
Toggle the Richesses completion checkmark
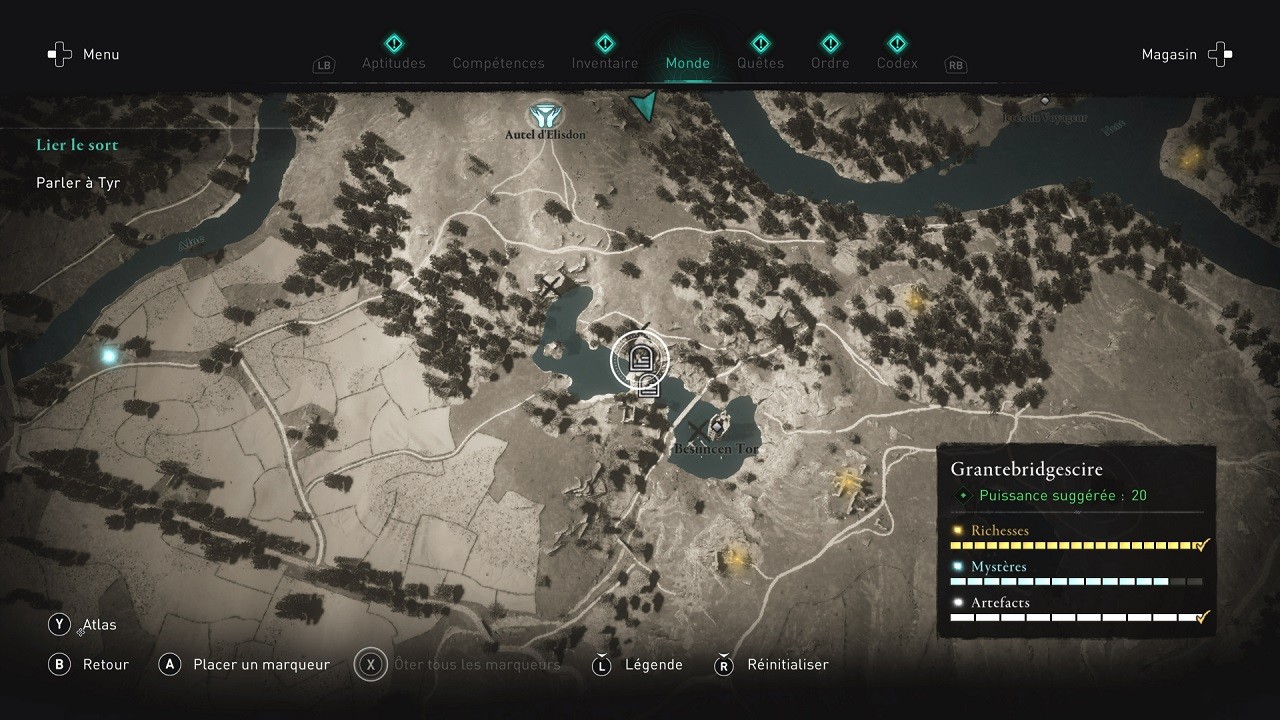tap(1201, 545)
